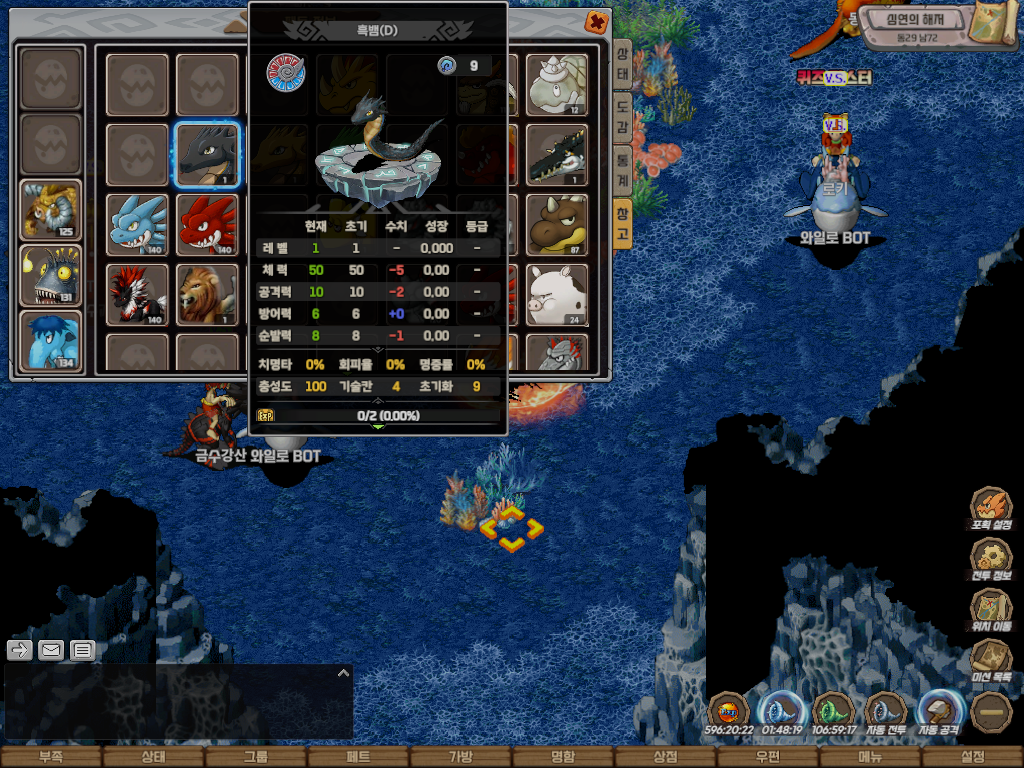Close the pet storage window
The width and height of the screenshot is (1024, 768).
click(x=596, y=21)
